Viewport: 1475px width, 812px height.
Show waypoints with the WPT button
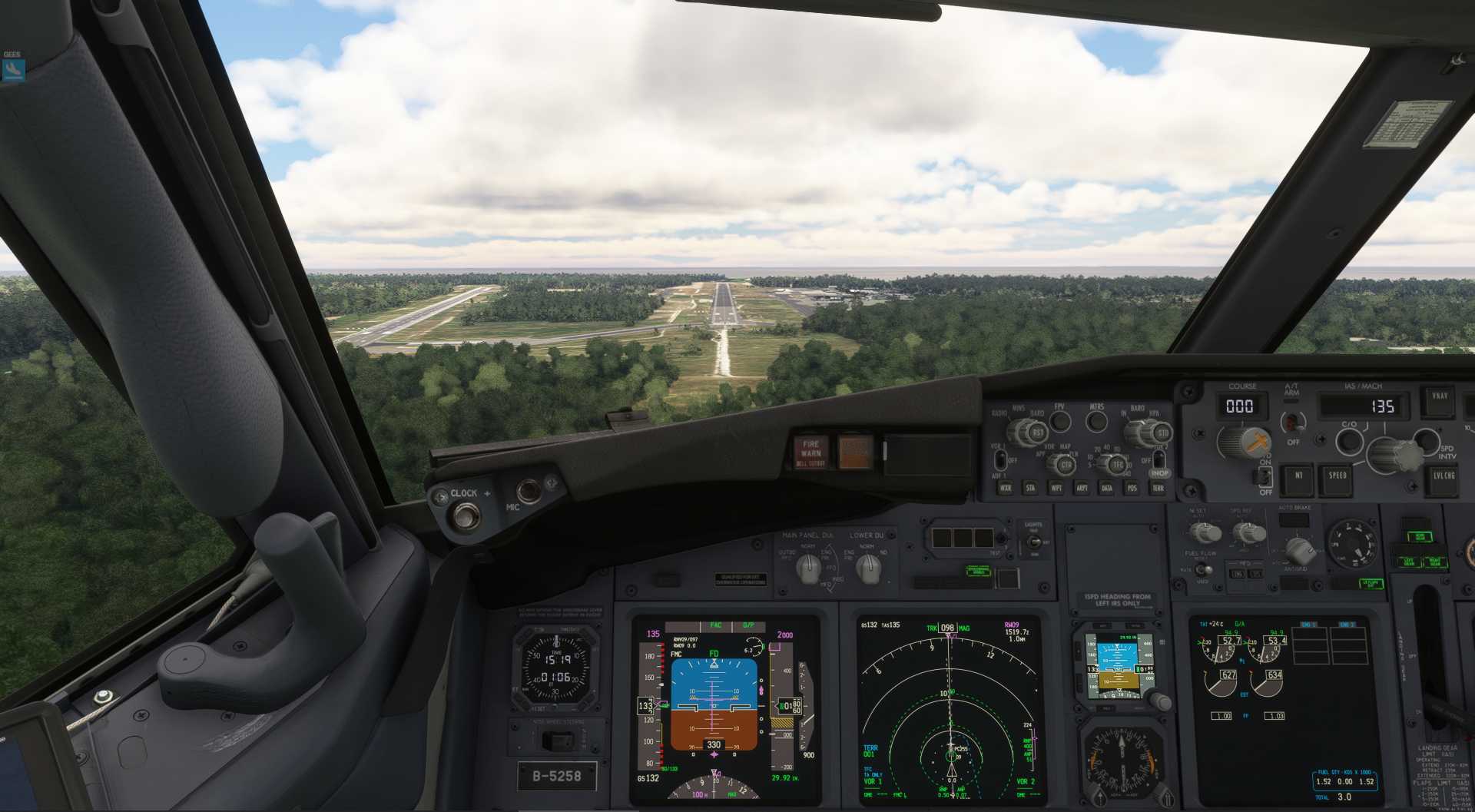(x=1056, y=488)
